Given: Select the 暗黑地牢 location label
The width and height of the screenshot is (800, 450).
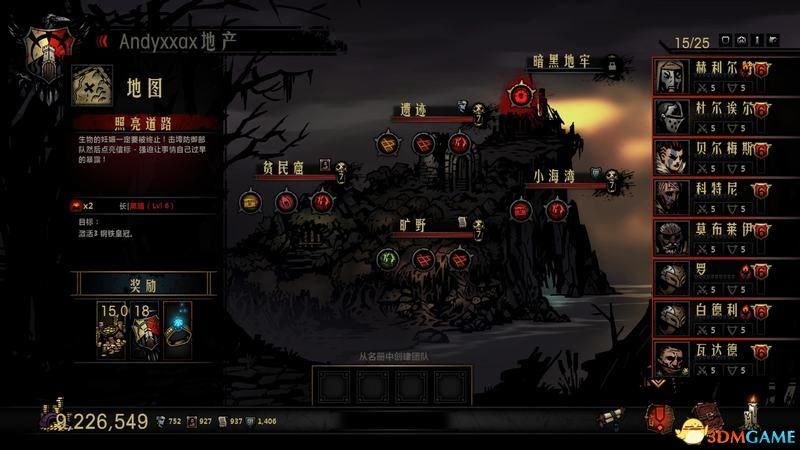Looking at the screenshot, I should [x=565, y=62].
